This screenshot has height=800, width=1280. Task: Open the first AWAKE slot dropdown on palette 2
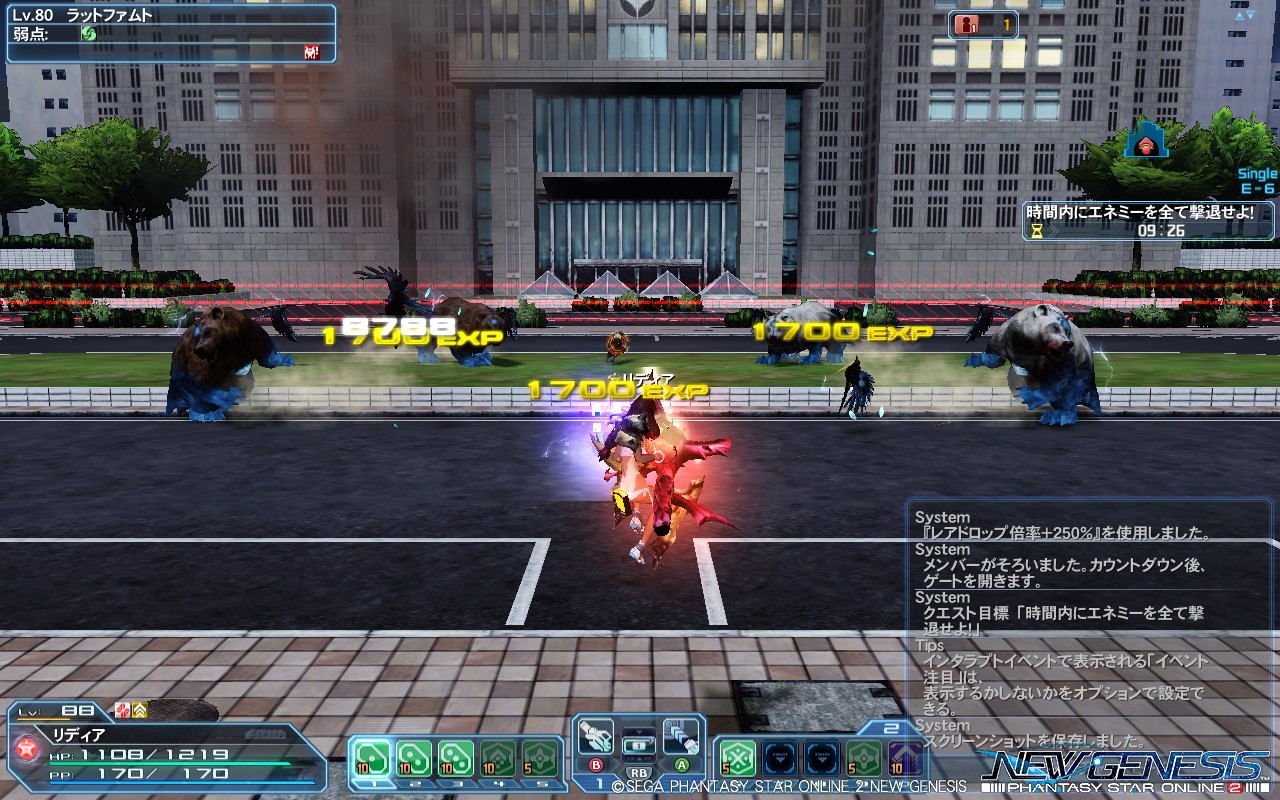[x=780, y=756]
